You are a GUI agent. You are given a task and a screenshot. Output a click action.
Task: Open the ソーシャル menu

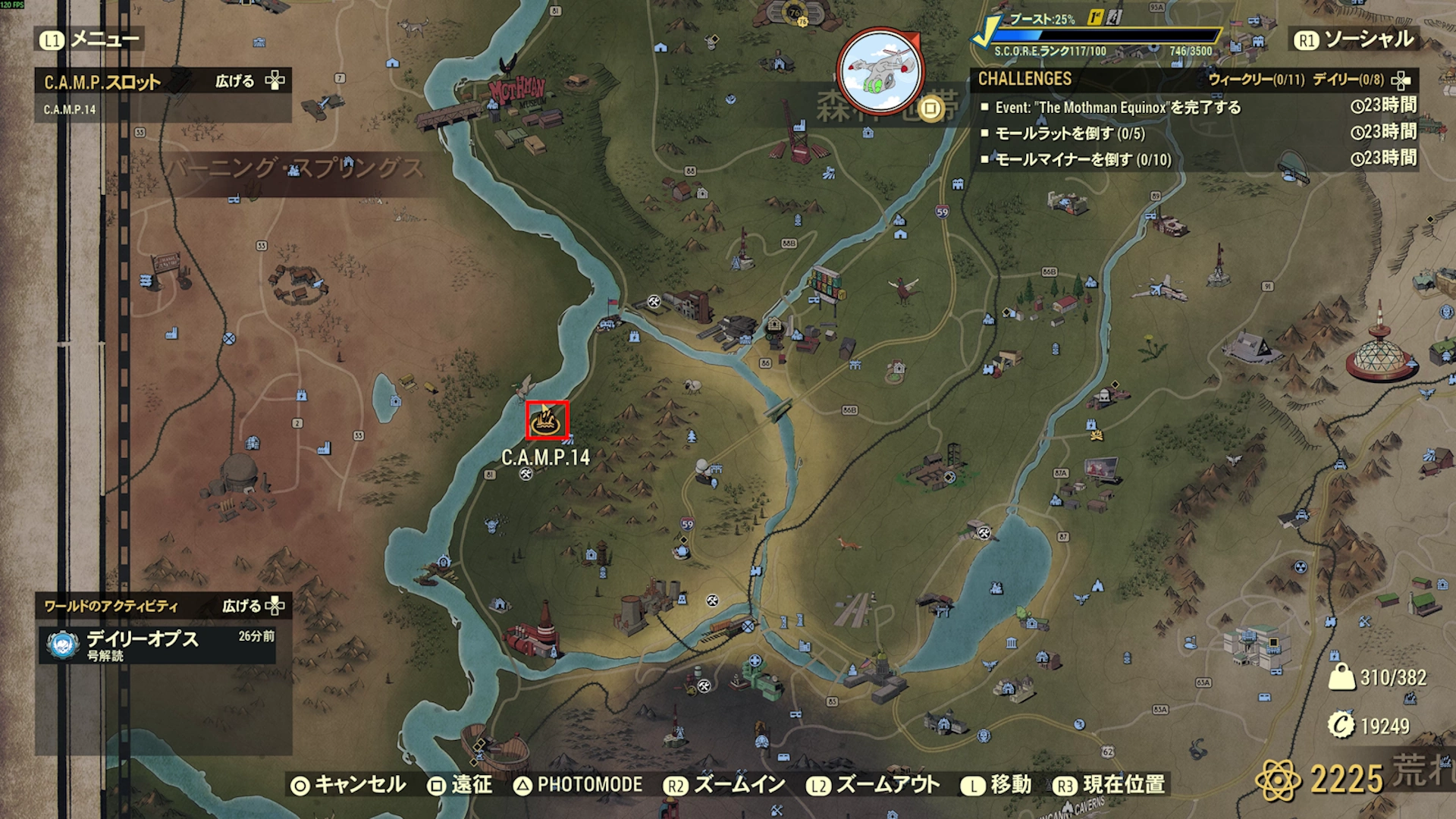tap(1354, 39)
